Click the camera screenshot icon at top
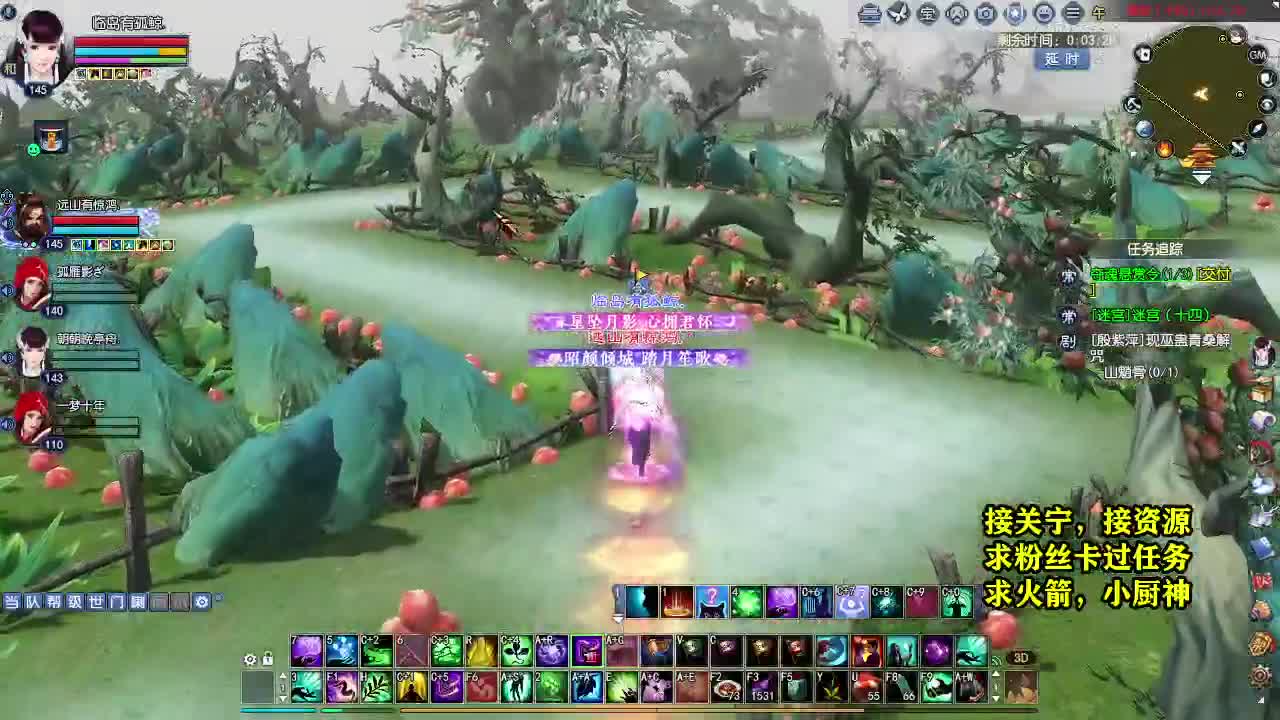 tap(987, 14)
